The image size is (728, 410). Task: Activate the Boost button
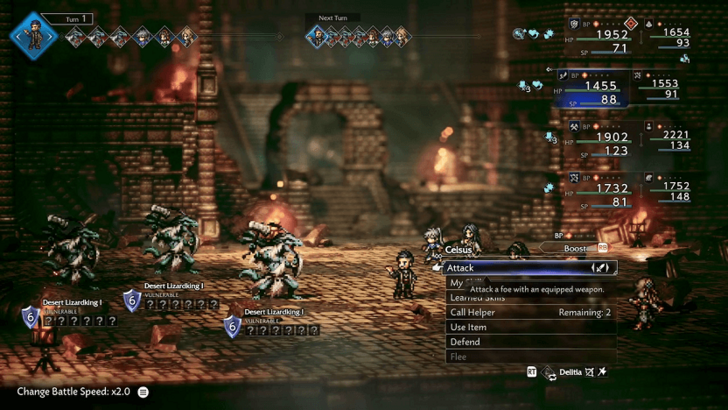(x=579, y=247)
